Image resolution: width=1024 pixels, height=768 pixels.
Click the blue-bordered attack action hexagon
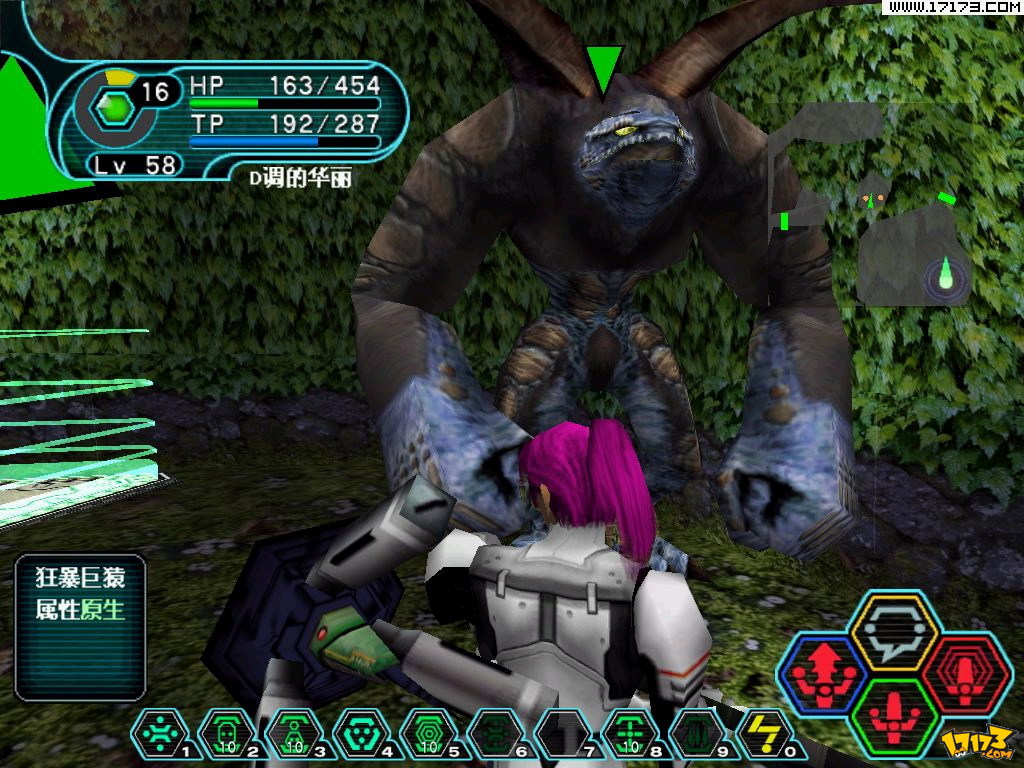pyautogui.click(x=823, y=673)
